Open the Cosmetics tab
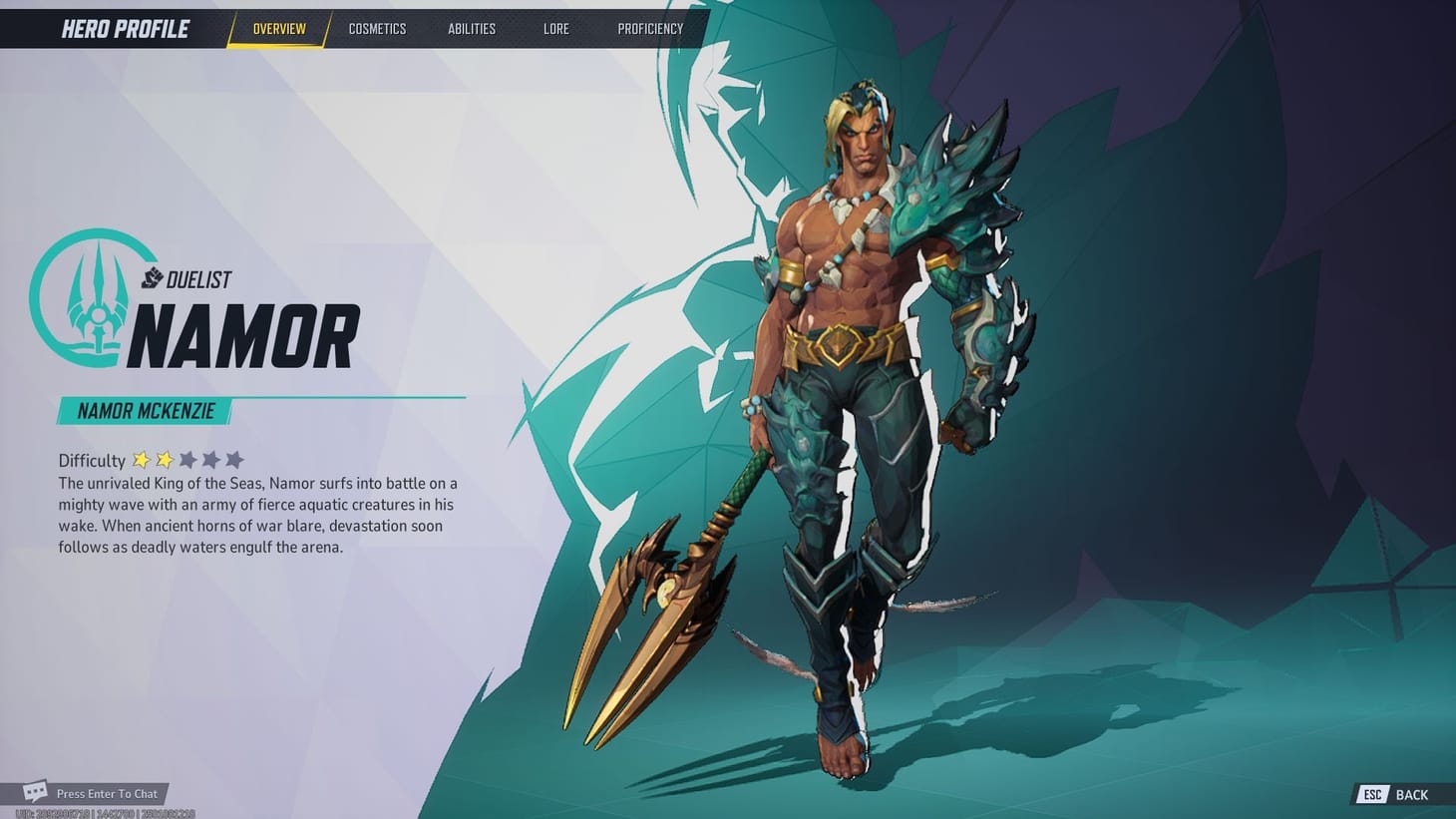This screenshot has width=1456, height=819. coord(377,29)
